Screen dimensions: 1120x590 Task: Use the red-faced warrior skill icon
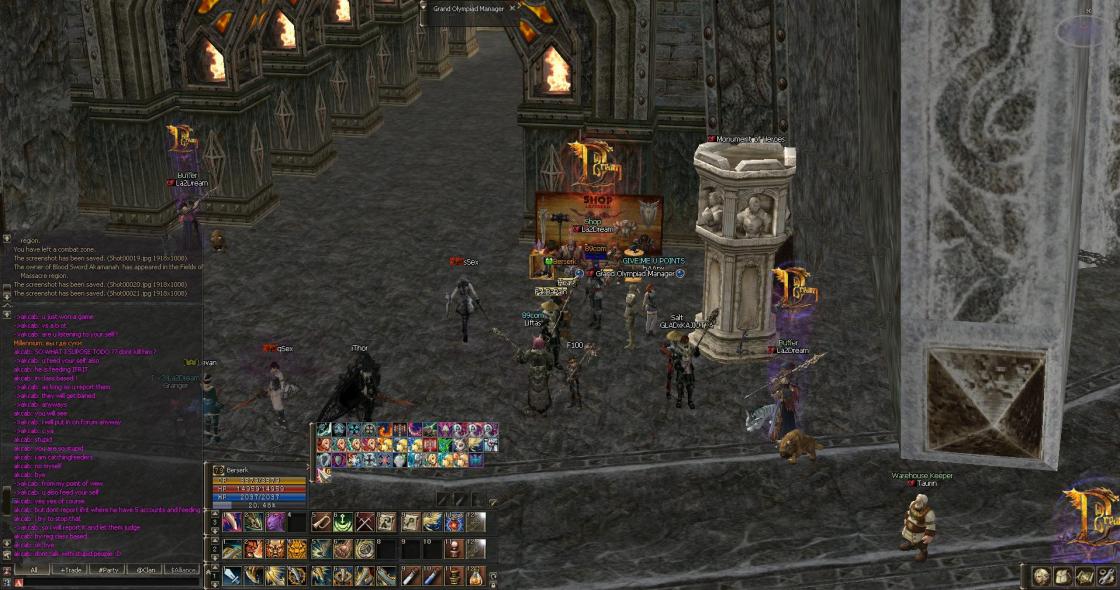(254, 549)
